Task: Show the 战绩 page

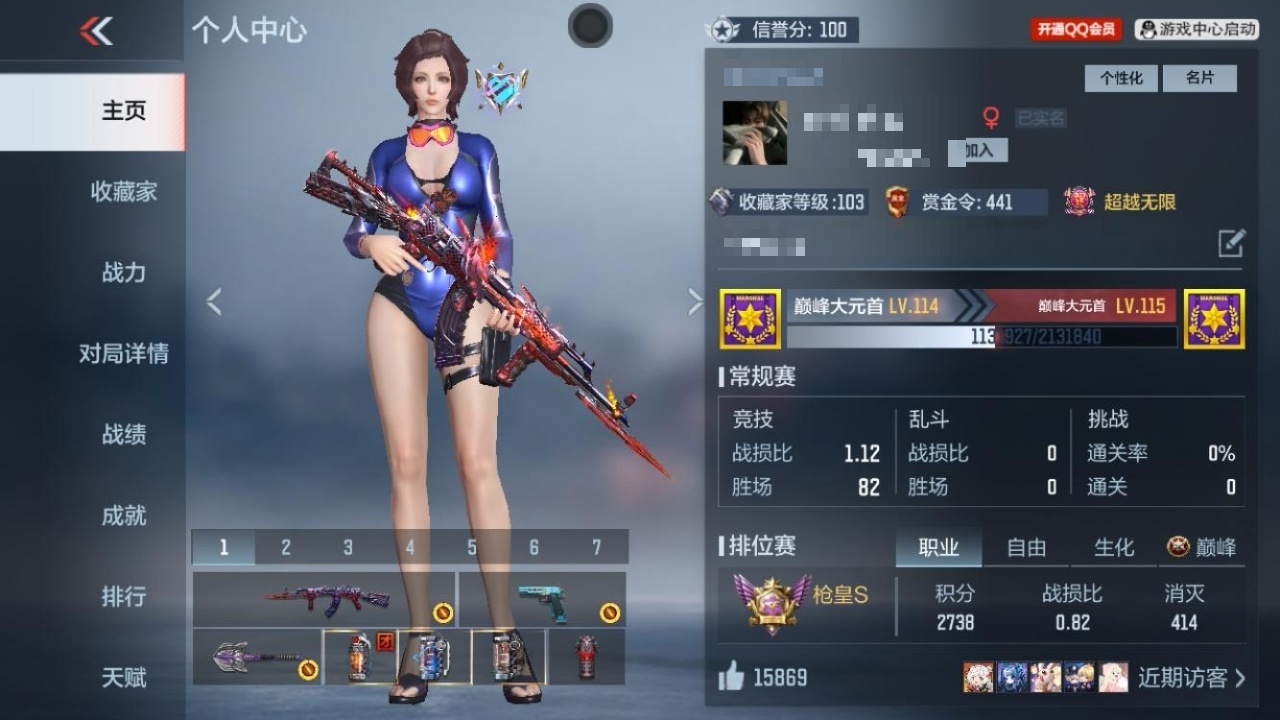Action: tap(123, 434)
